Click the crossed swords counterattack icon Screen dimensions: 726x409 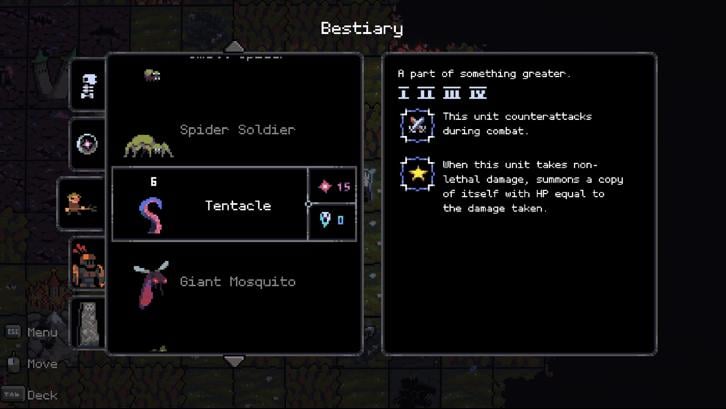[416, 124]
